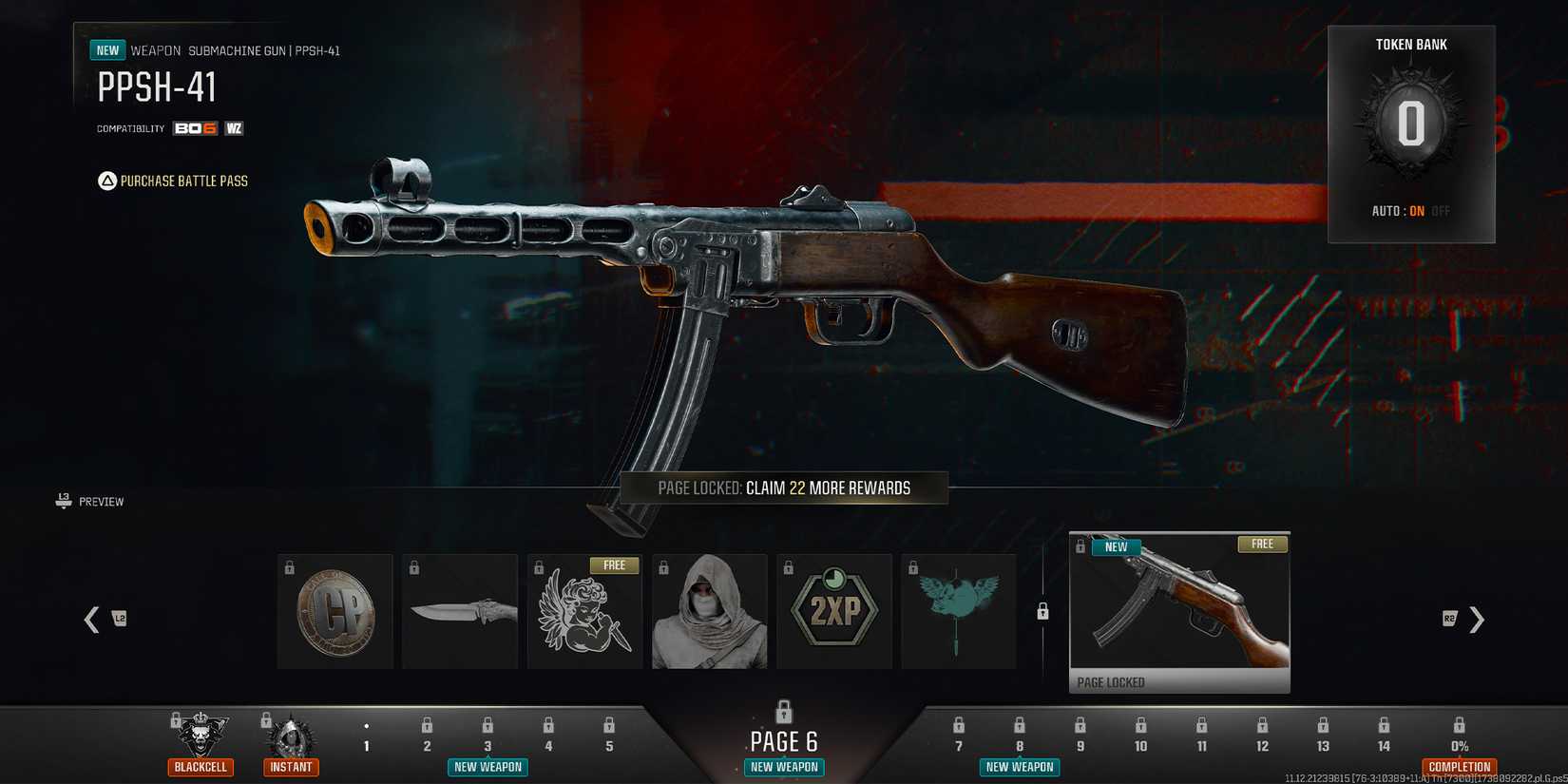Advance to the next page with right arrow
The height and width of the screenshot is (784, 1568).
pos(1477,620)
